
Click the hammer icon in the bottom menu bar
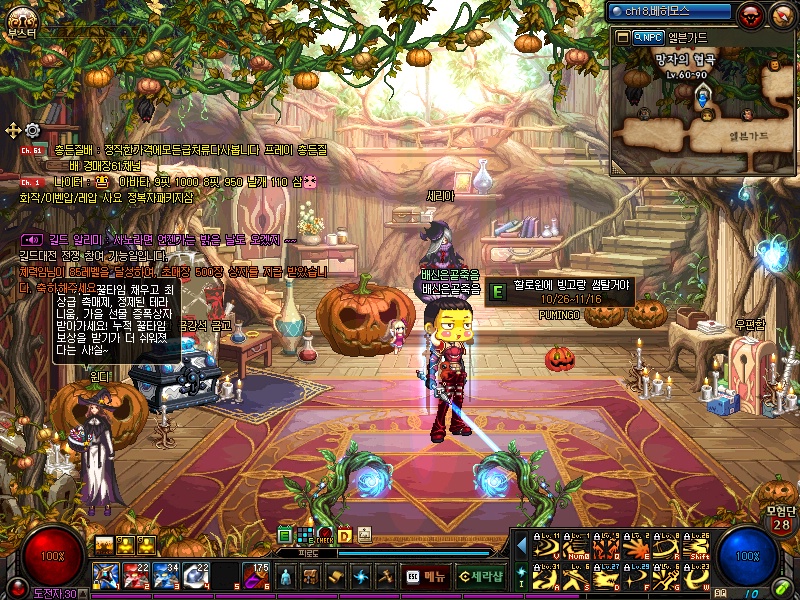click(x=383, y=577)
